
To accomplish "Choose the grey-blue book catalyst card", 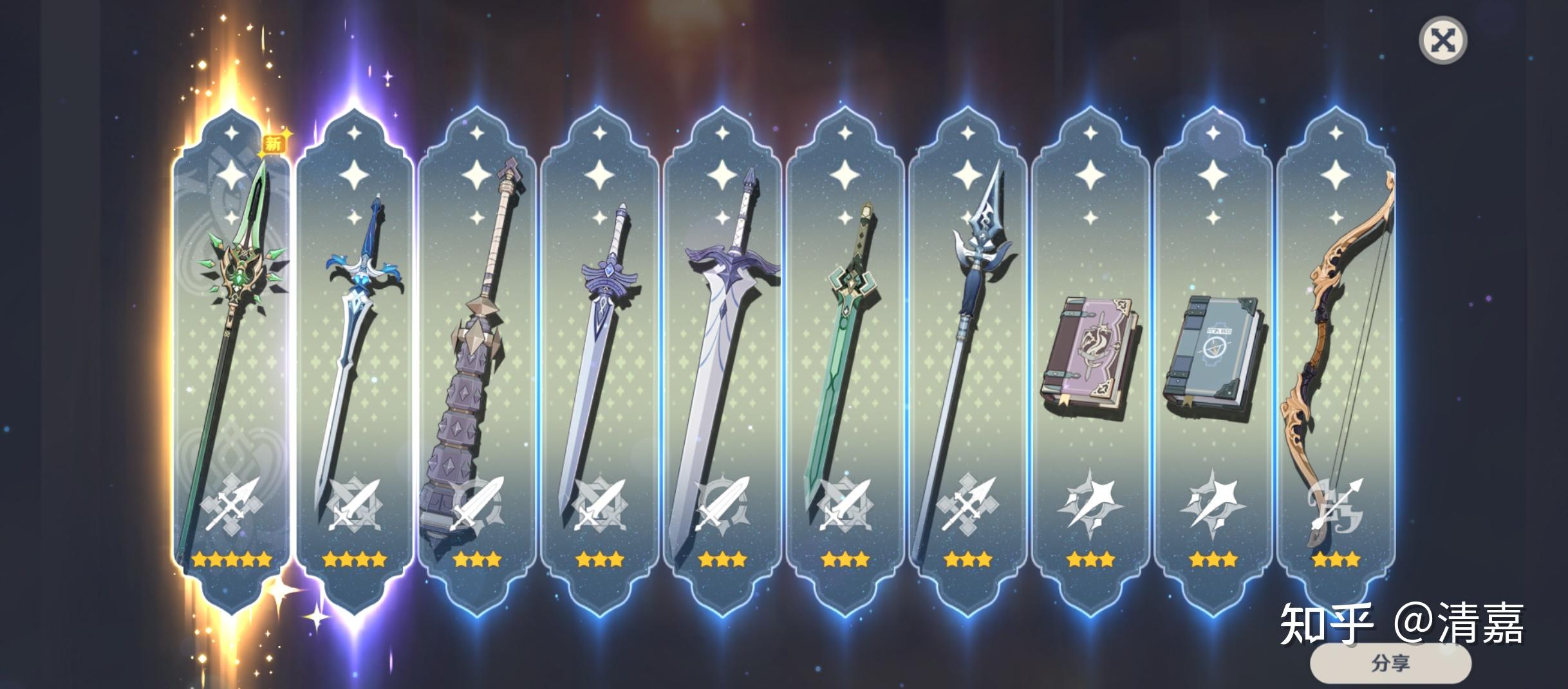I will coord(1213,360).
